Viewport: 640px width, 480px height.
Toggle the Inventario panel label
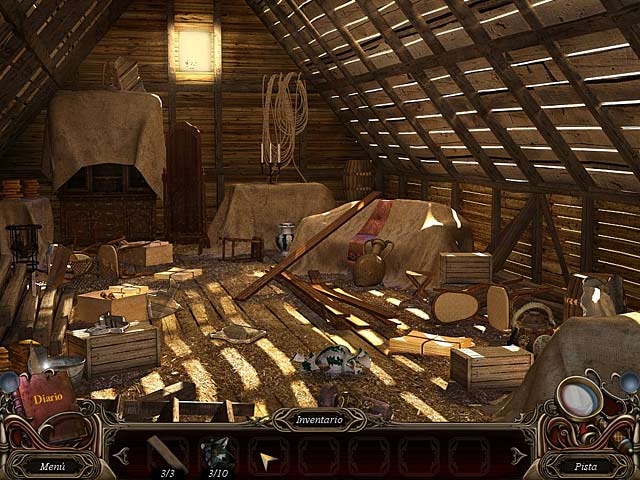click(x=320, y=421)
